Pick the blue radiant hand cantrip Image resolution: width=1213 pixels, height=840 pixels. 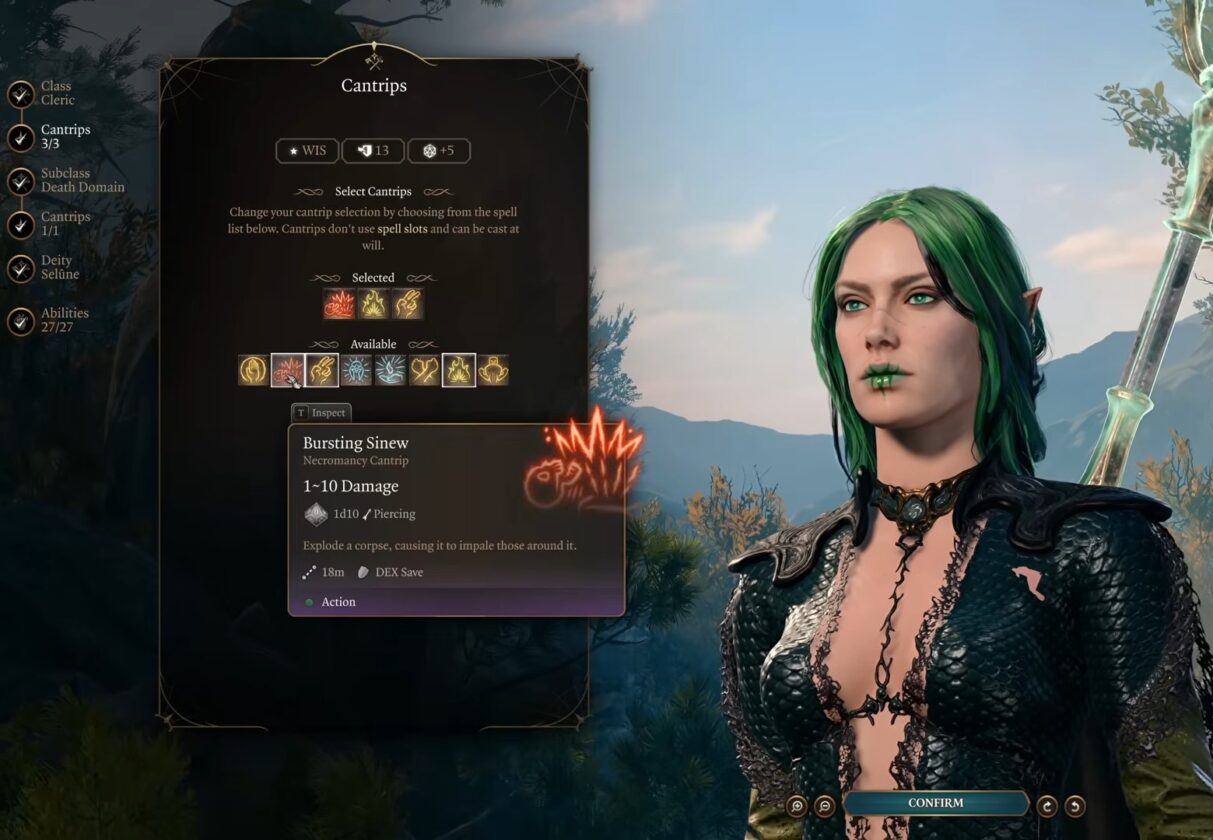click(x=356, y=370)
